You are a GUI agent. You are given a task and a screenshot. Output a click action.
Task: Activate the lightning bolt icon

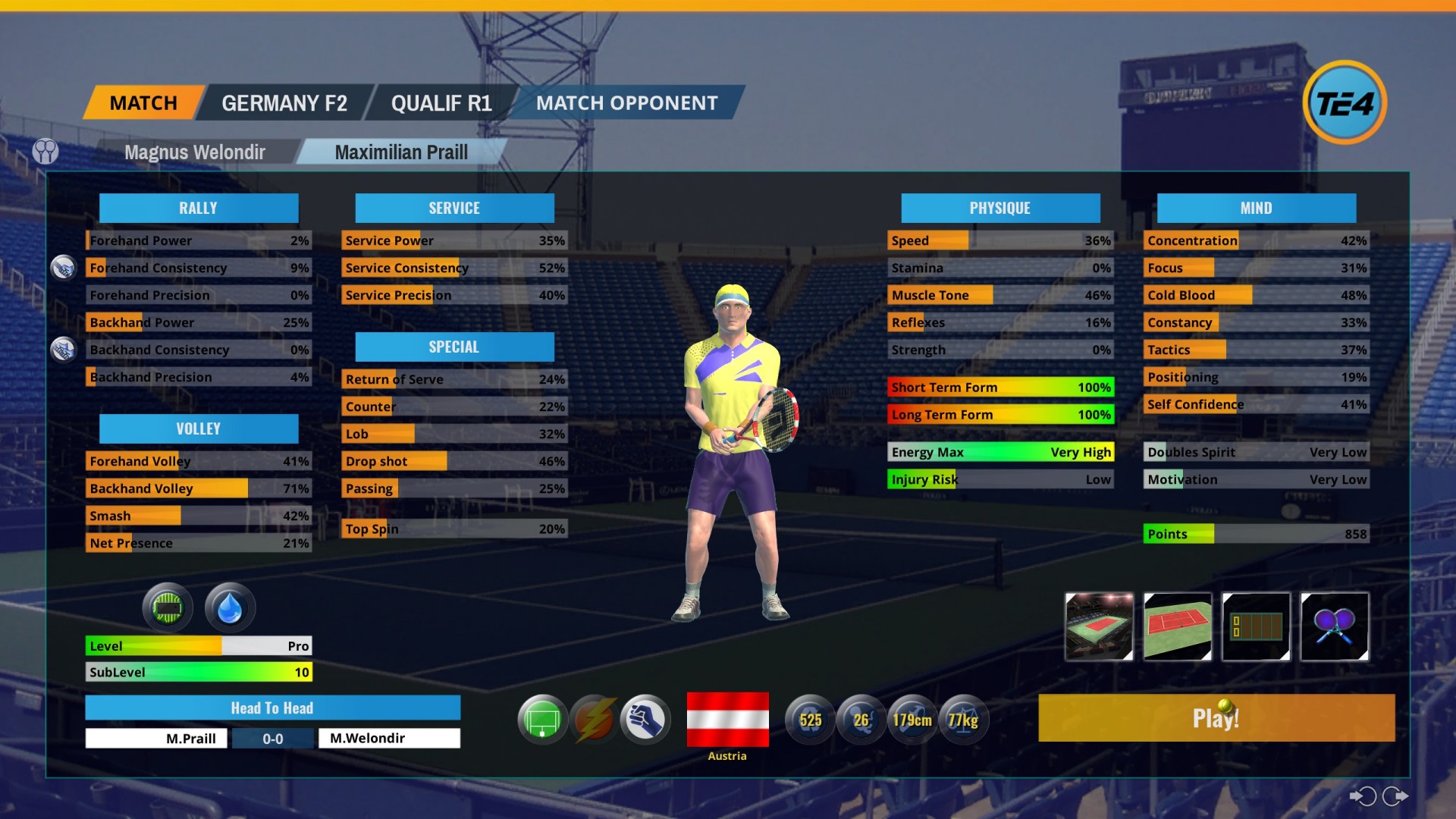click(x=594, y=719)
